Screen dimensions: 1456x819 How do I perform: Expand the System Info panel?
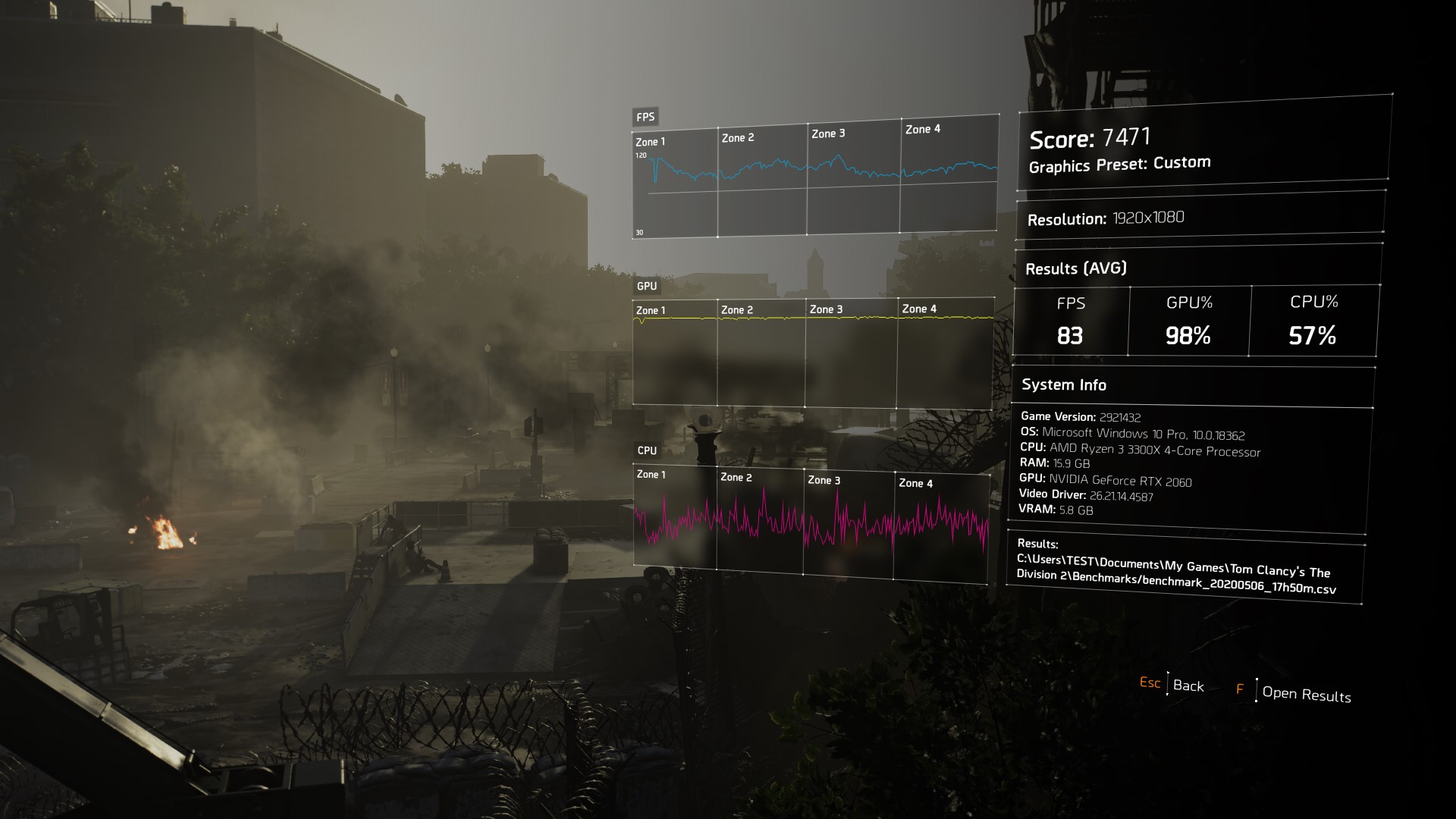point(1063,384)
